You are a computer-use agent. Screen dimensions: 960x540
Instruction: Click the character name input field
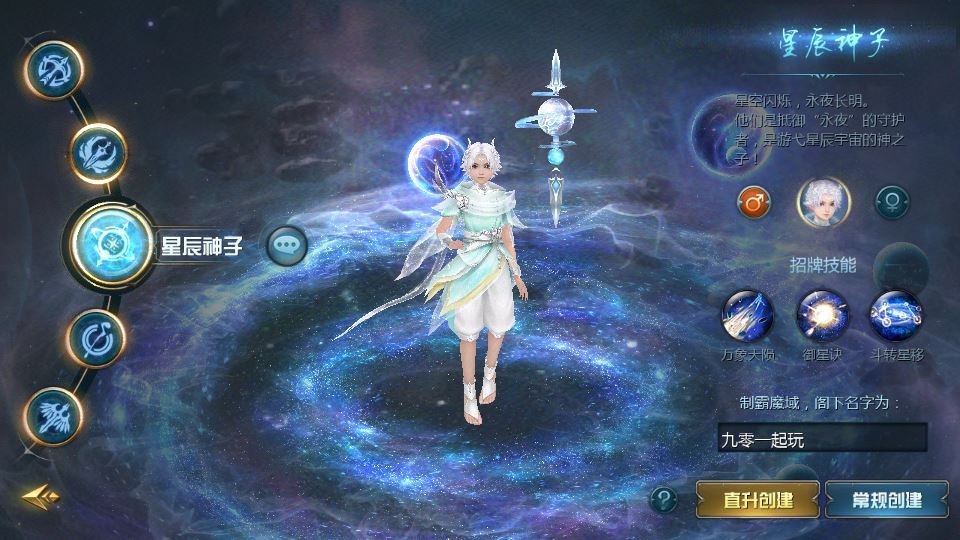tap(822, 437)
